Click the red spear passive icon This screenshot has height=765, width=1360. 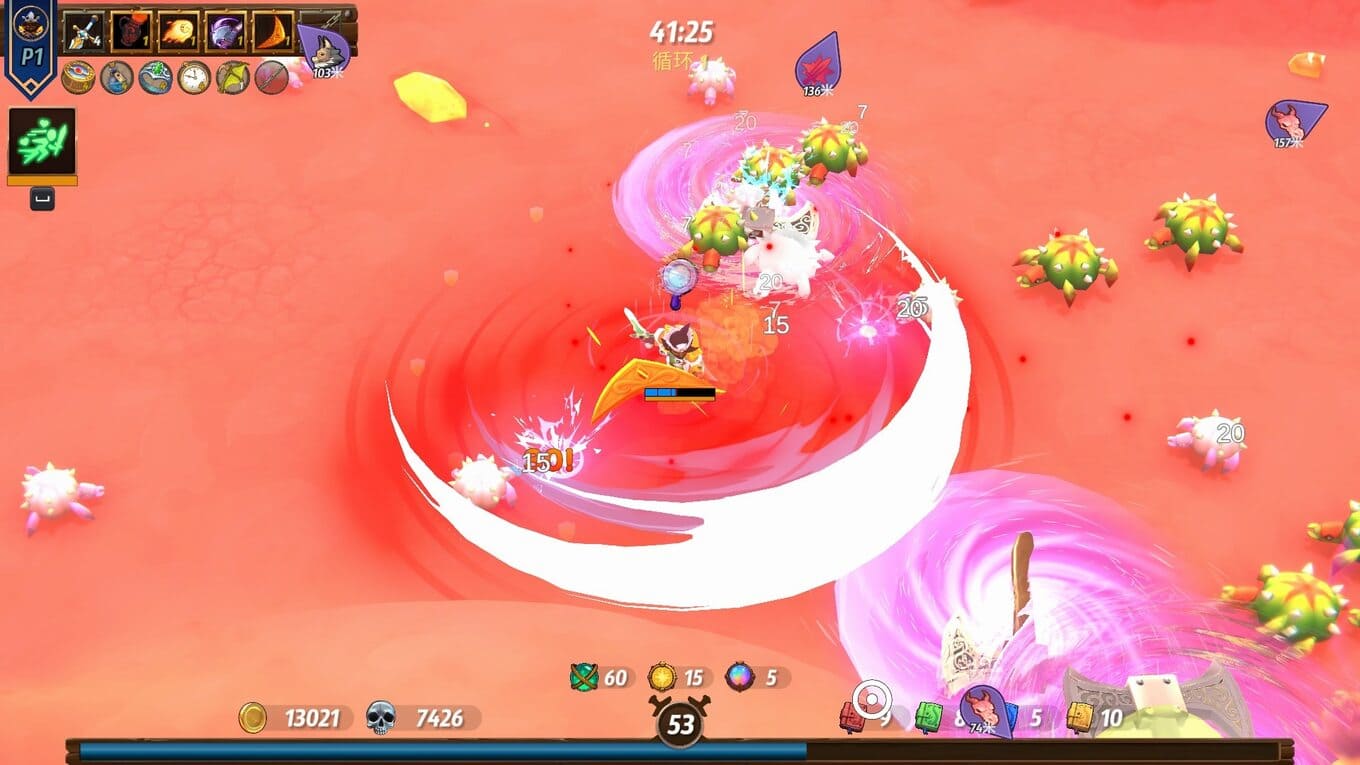(271, 77)
